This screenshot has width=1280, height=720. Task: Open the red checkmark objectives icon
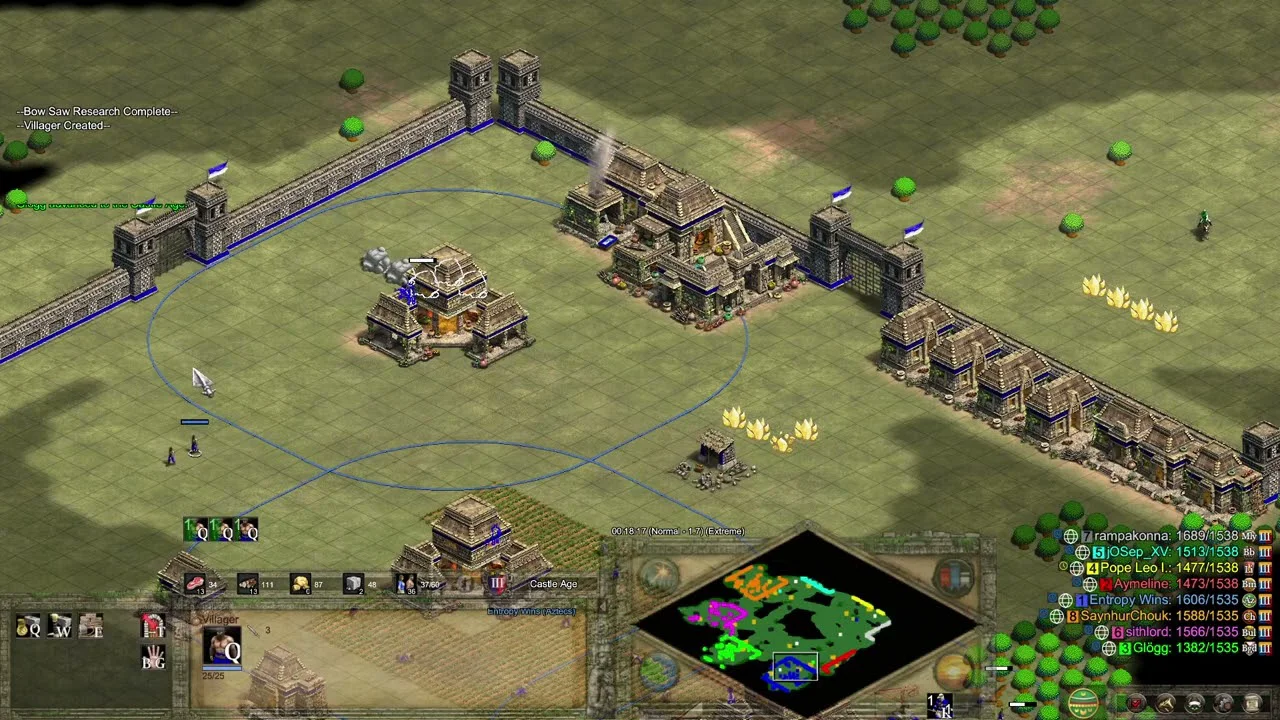[x=1137, y=704]
